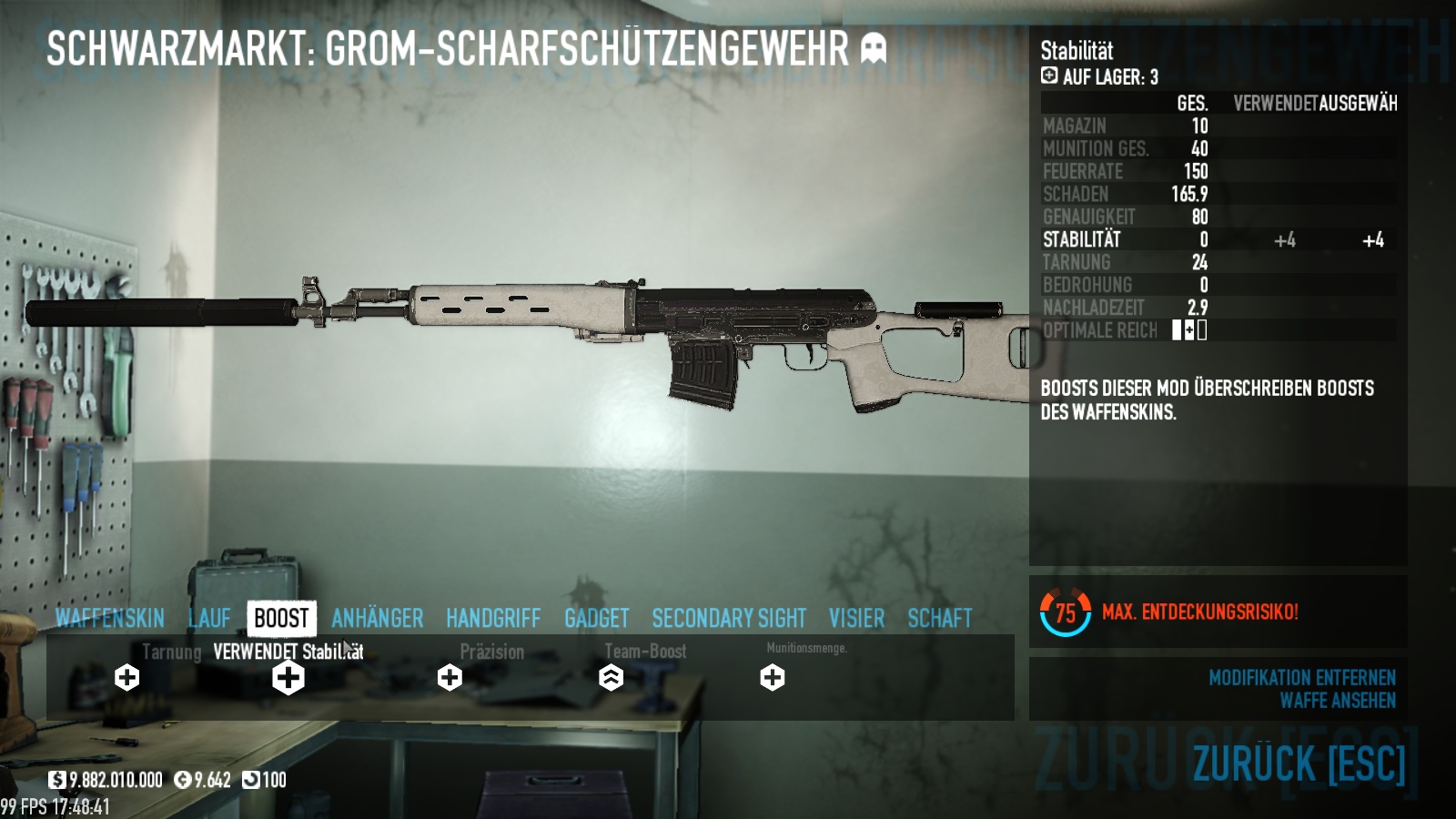Screen dimensions: 1456x819
Task: Show Secondary Sight modifications
Action: point(729,619)
